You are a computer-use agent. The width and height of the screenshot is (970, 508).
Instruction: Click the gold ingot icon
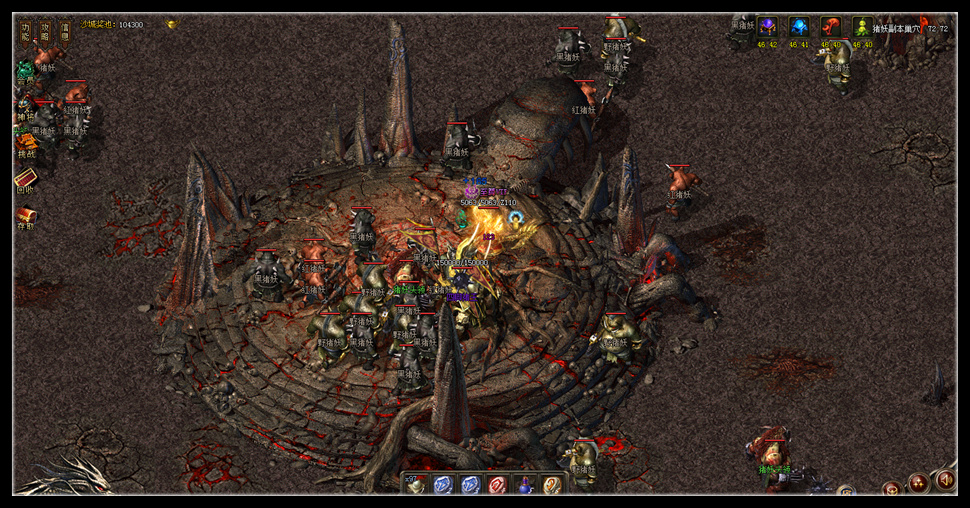pyautogui.click(x=171, y=24)
